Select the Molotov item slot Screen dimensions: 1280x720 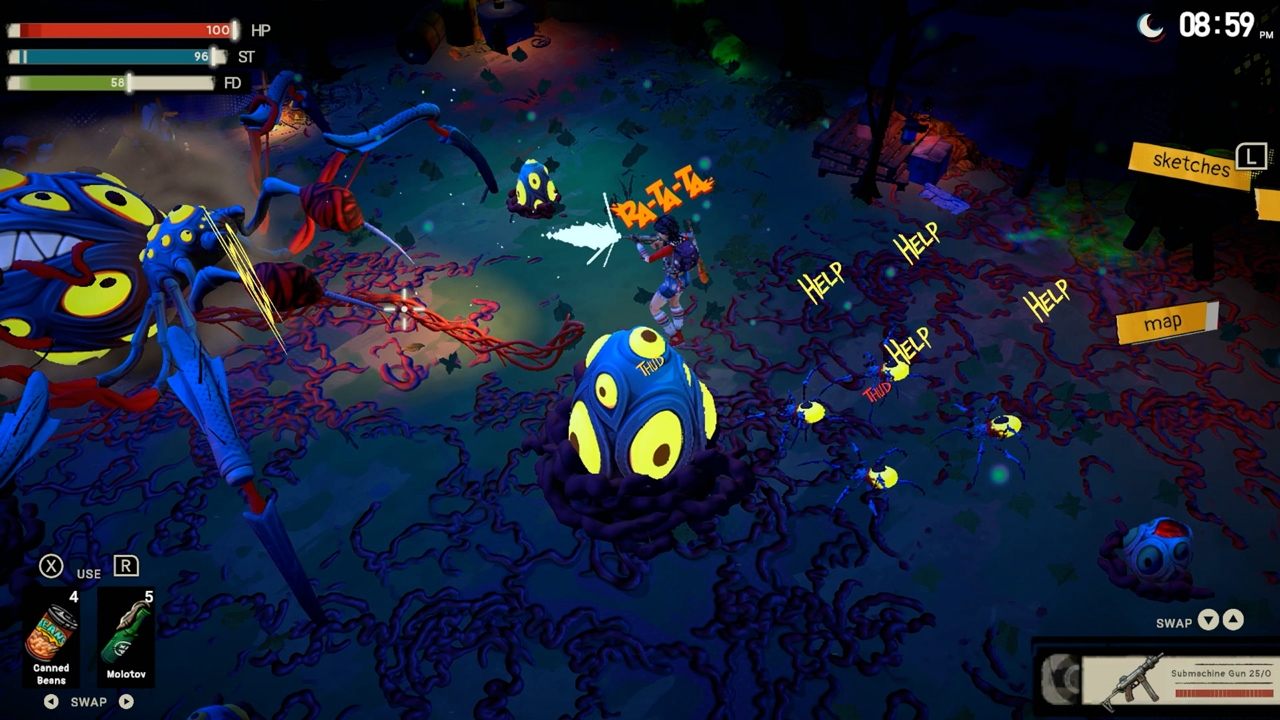coord(126,637)
